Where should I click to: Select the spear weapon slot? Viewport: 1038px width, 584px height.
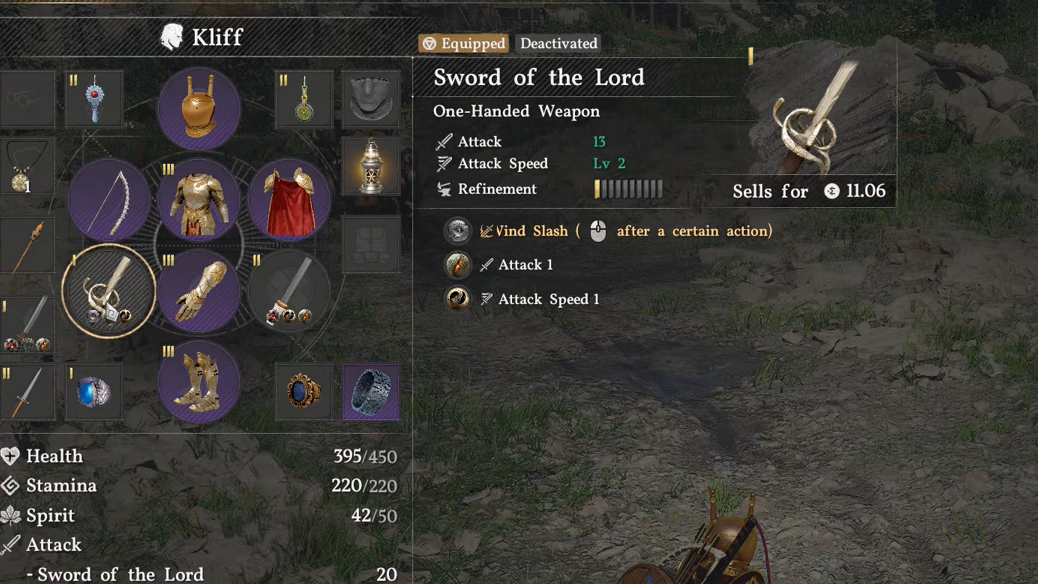(x=26, y=245)
